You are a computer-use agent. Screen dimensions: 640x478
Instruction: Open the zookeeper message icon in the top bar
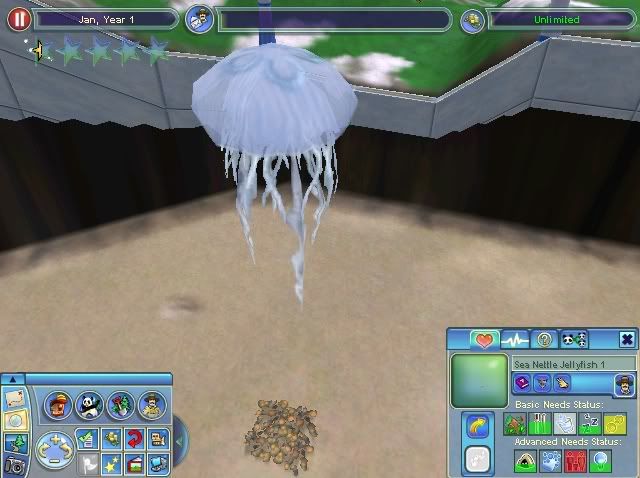click(199, 20)
